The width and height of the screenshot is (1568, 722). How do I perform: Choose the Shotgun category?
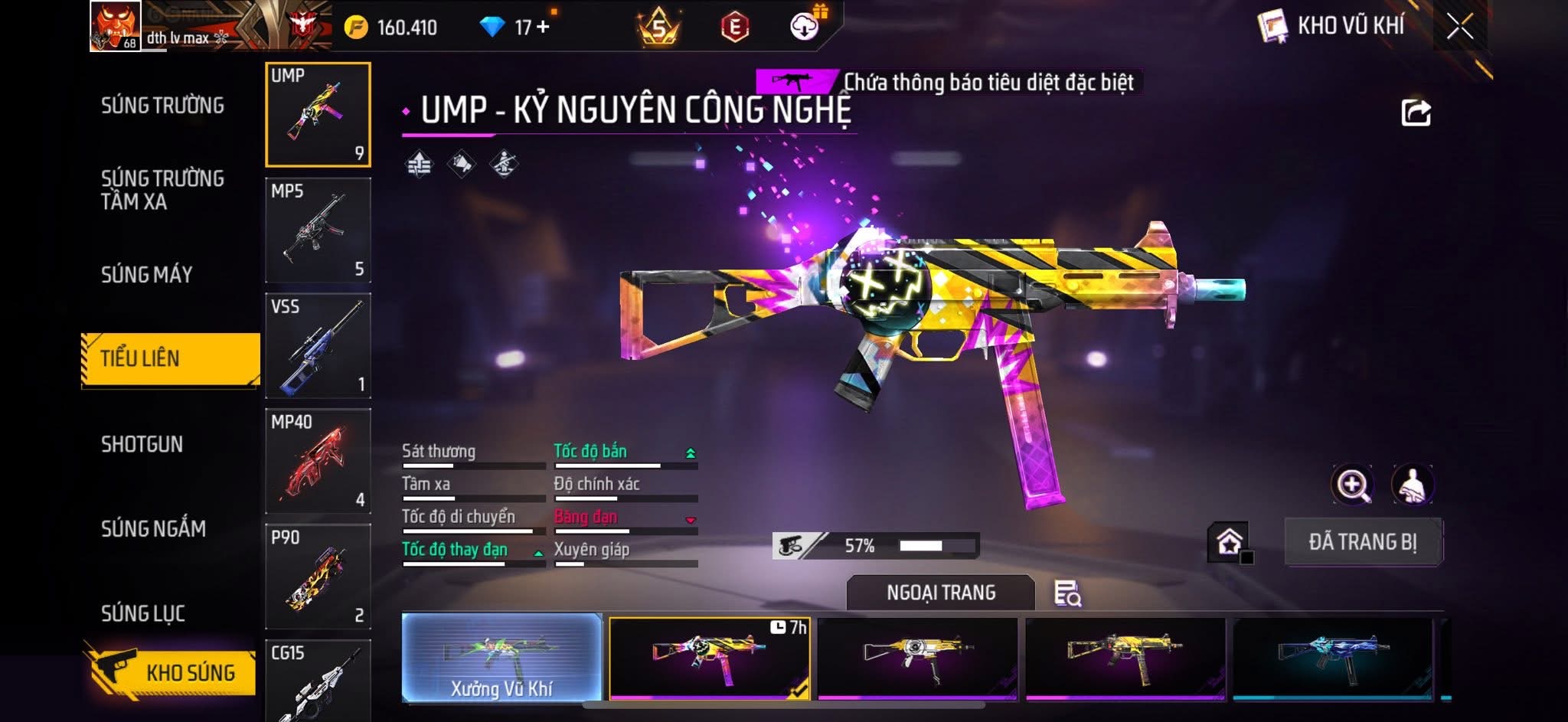[142, 444]
